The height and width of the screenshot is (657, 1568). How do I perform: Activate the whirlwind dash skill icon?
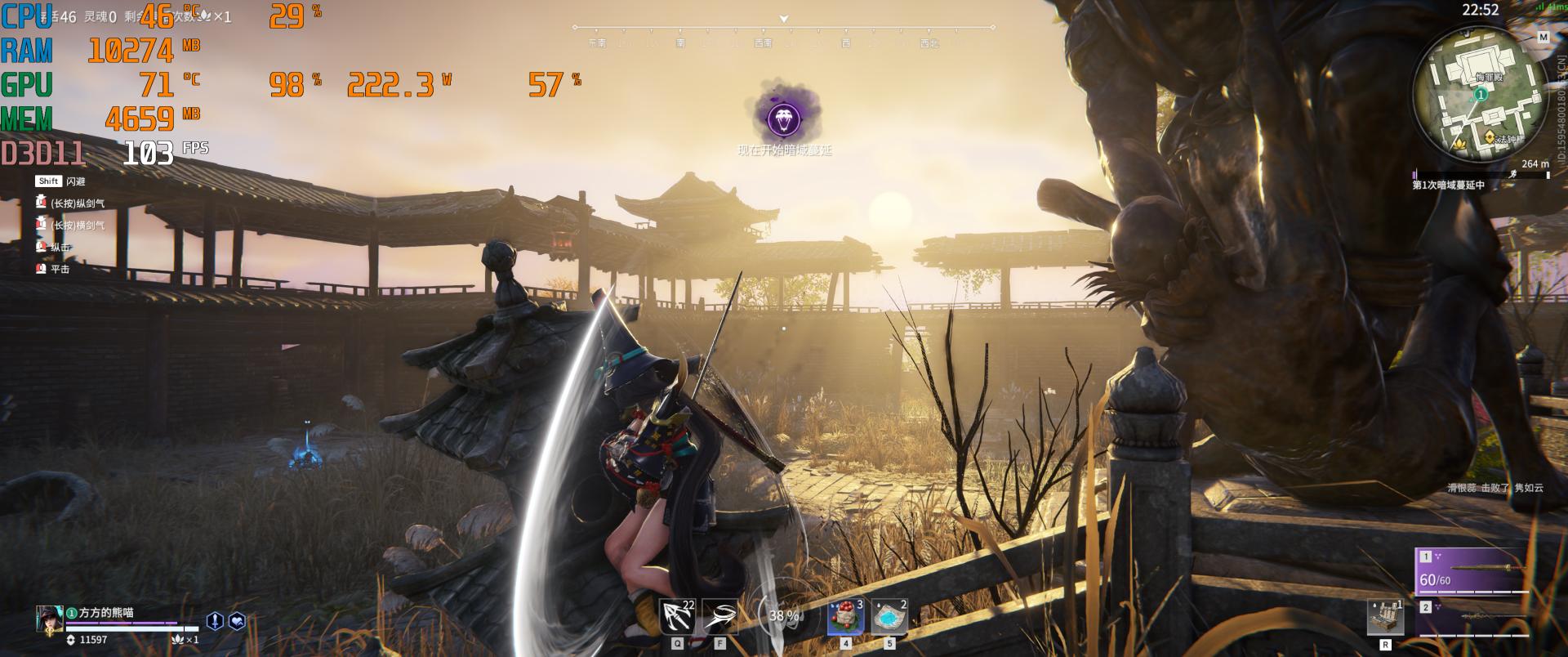pos(719,617)
